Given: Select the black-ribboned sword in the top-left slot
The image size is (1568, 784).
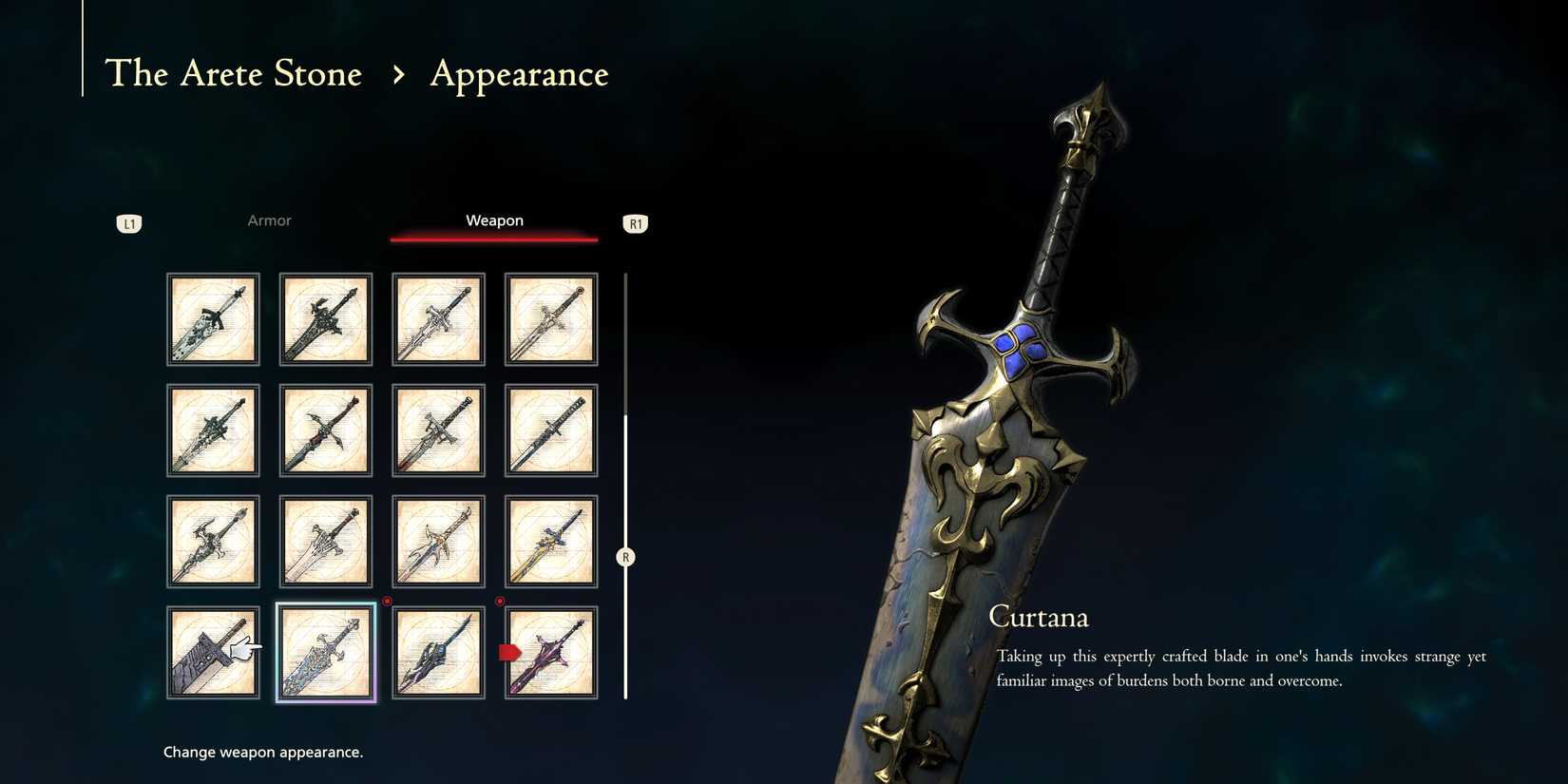Looking at the screenshot, I should point(213,319).
